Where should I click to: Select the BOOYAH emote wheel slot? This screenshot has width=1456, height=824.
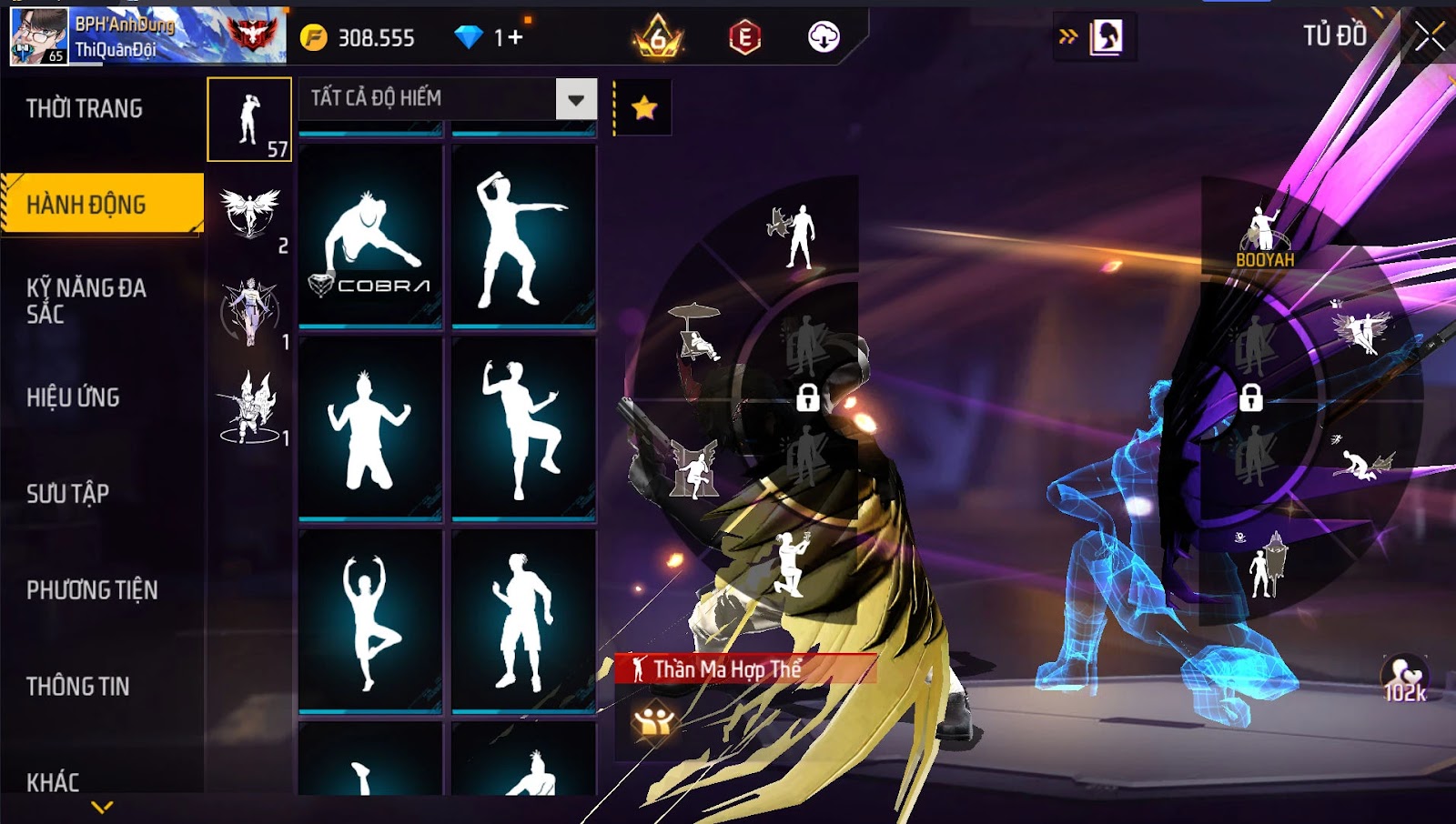coord(1264,234)
